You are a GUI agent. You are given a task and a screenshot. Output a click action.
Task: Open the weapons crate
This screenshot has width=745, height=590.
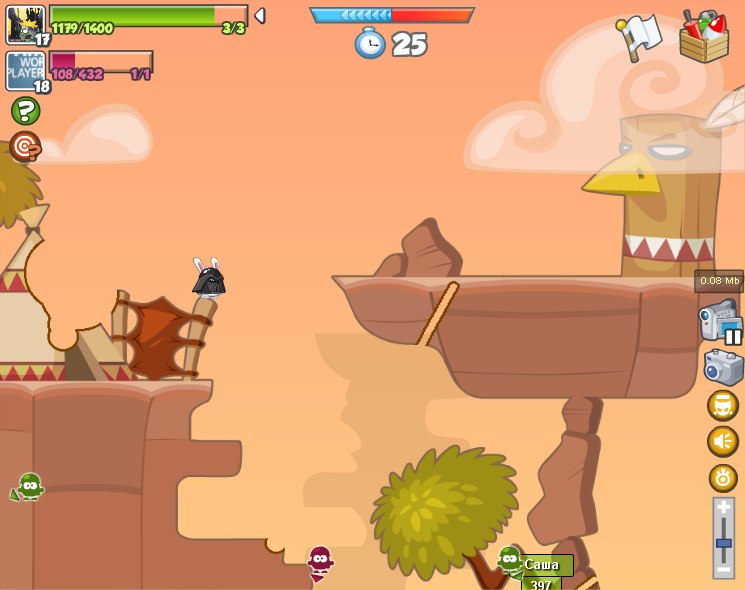coord(703,38)
